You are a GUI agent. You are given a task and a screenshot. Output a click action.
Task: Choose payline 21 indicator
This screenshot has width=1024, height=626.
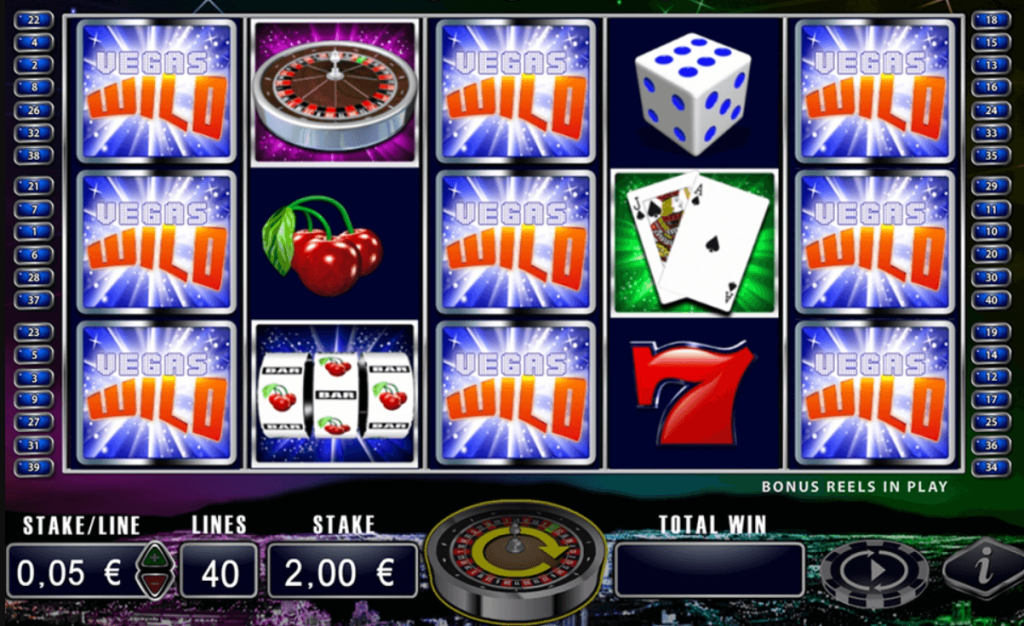(34, 186)
